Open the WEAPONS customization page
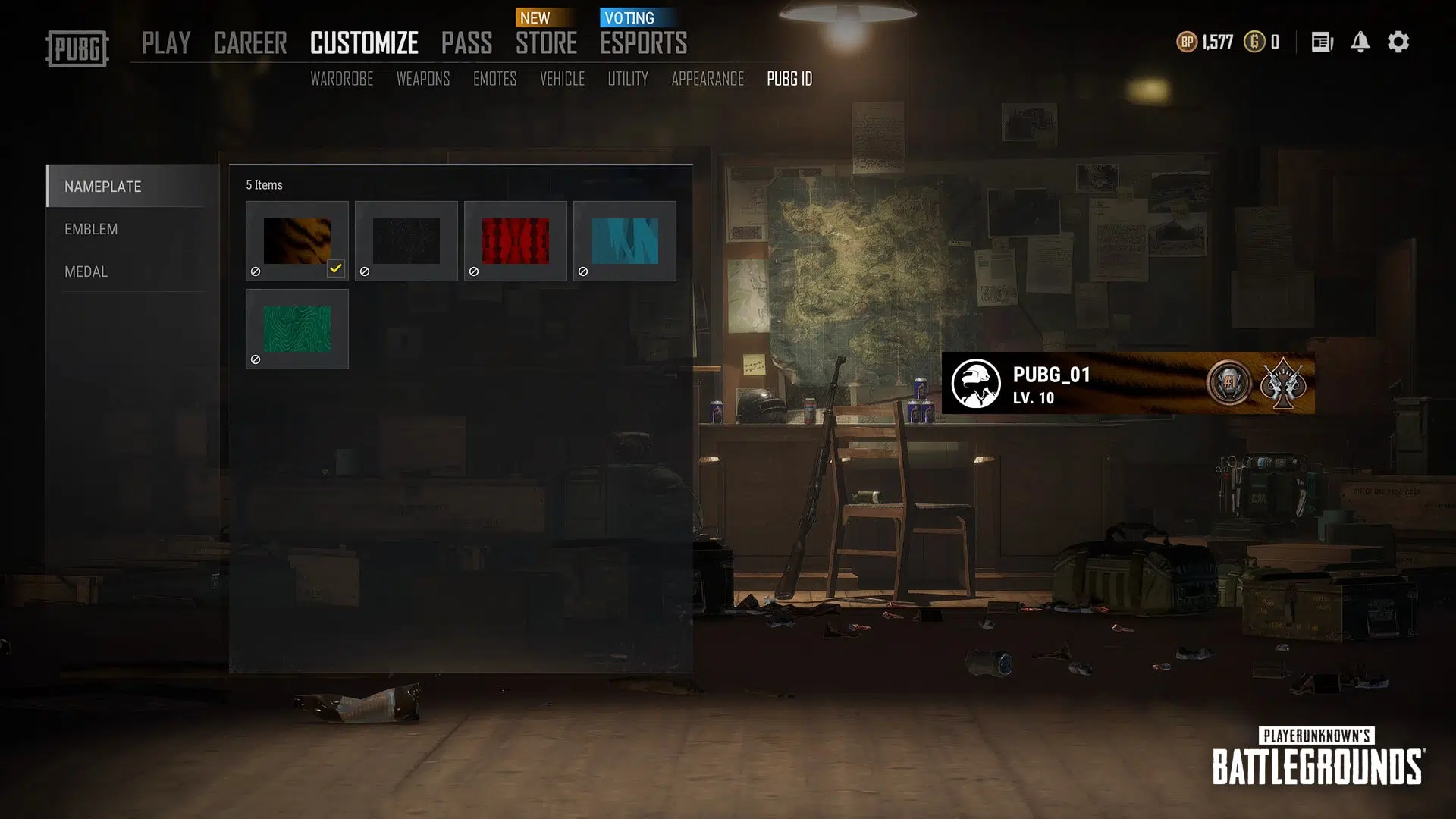Screen dimensions: 1456x819 click(424, 78)
